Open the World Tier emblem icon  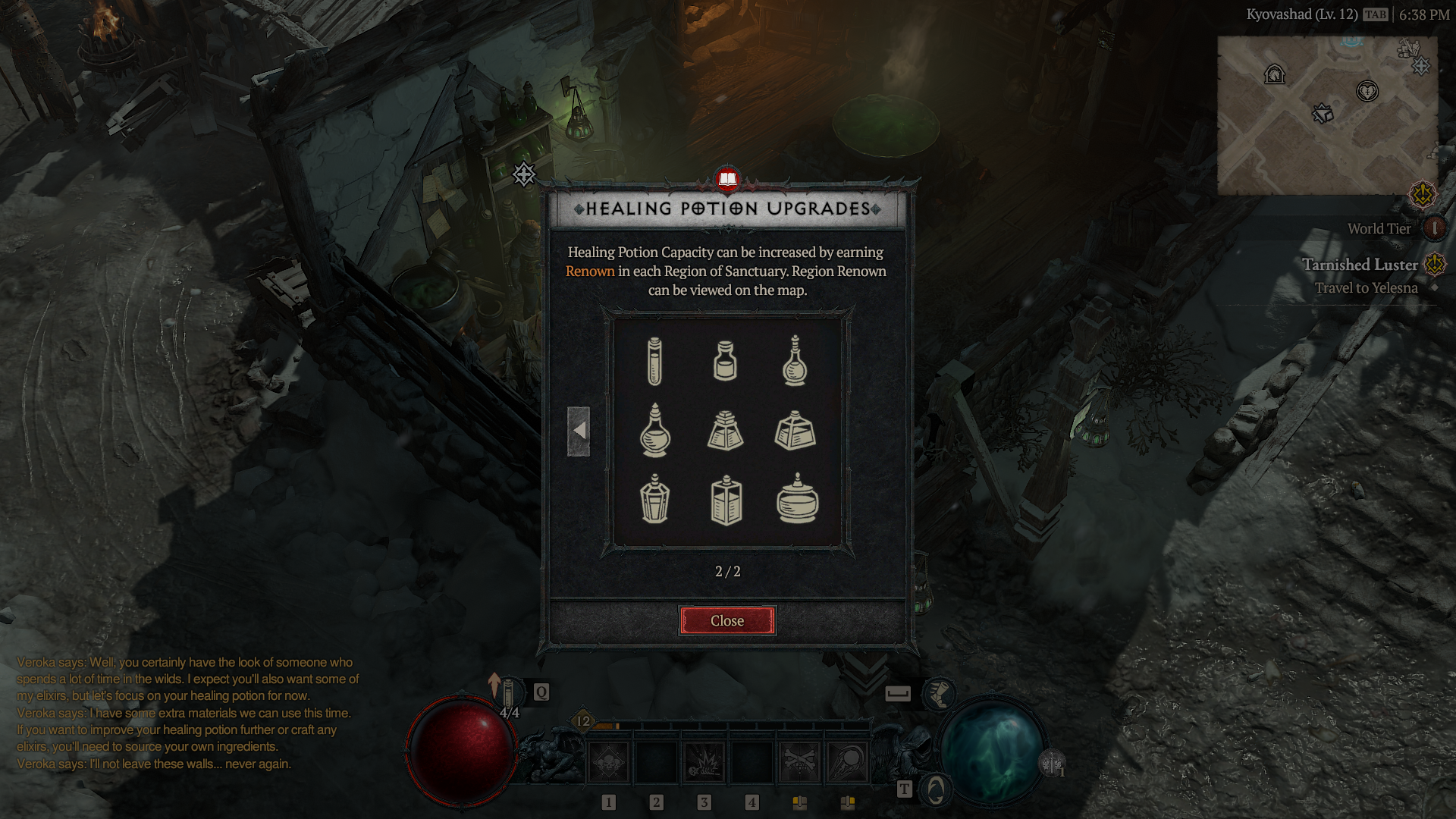[1436, 228]
